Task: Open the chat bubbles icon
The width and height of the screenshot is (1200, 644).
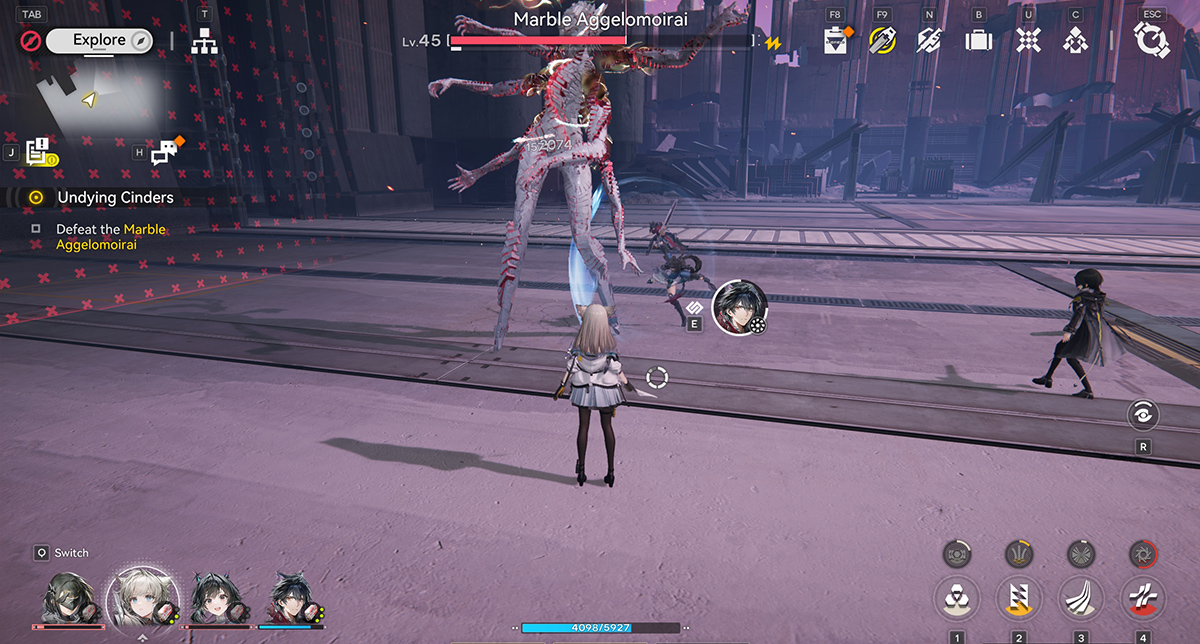Action: point(165,152)
